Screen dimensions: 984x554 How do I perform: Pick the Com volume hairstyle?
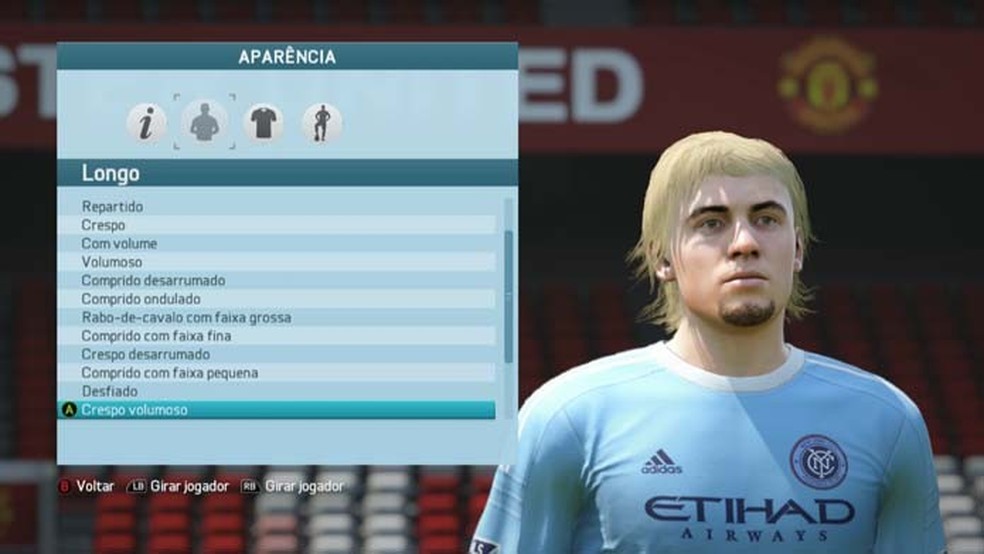pos(119,243)
